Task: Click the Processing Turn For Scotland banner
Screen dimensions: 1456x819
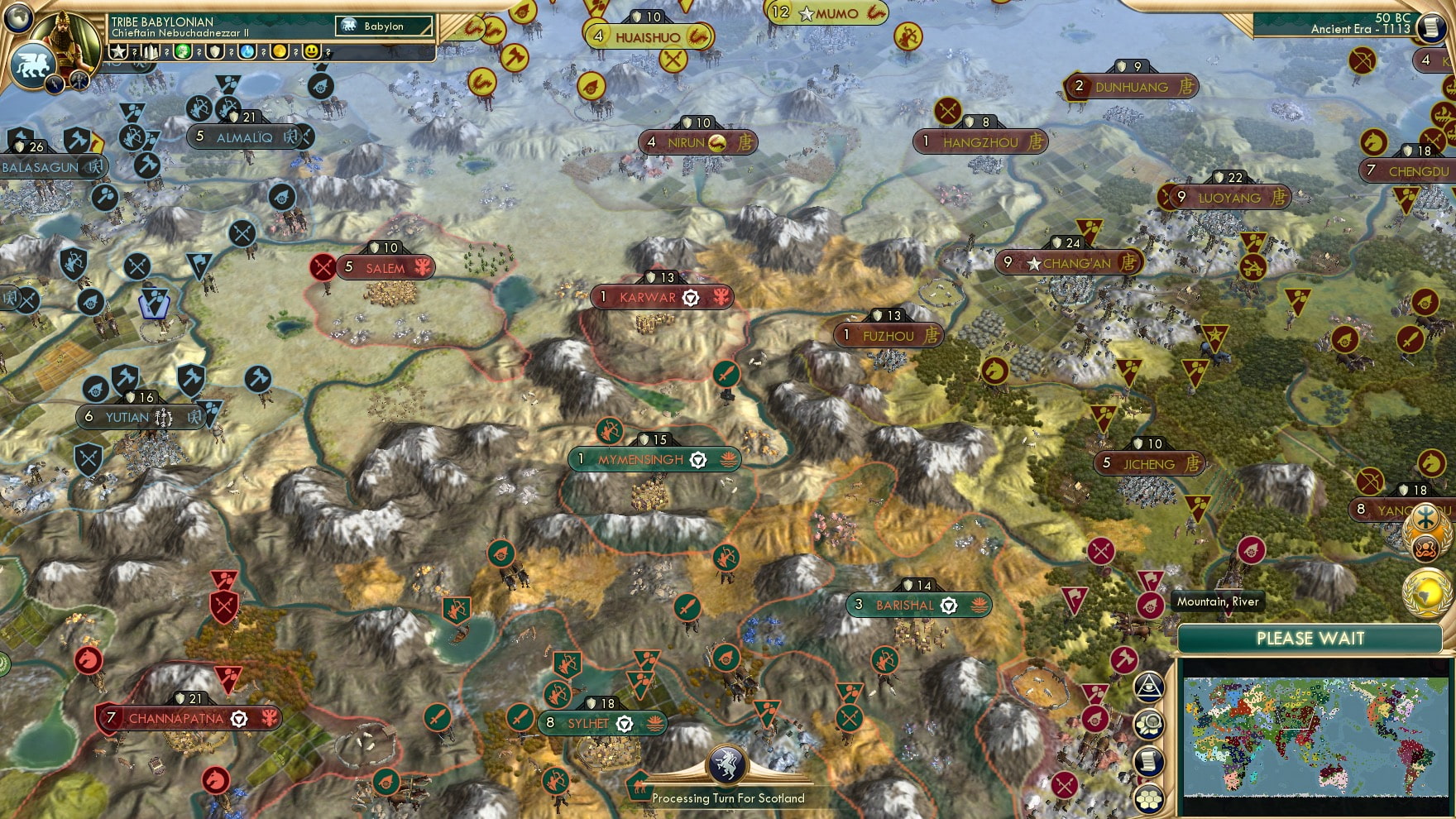Action: [x=724, y=798]
